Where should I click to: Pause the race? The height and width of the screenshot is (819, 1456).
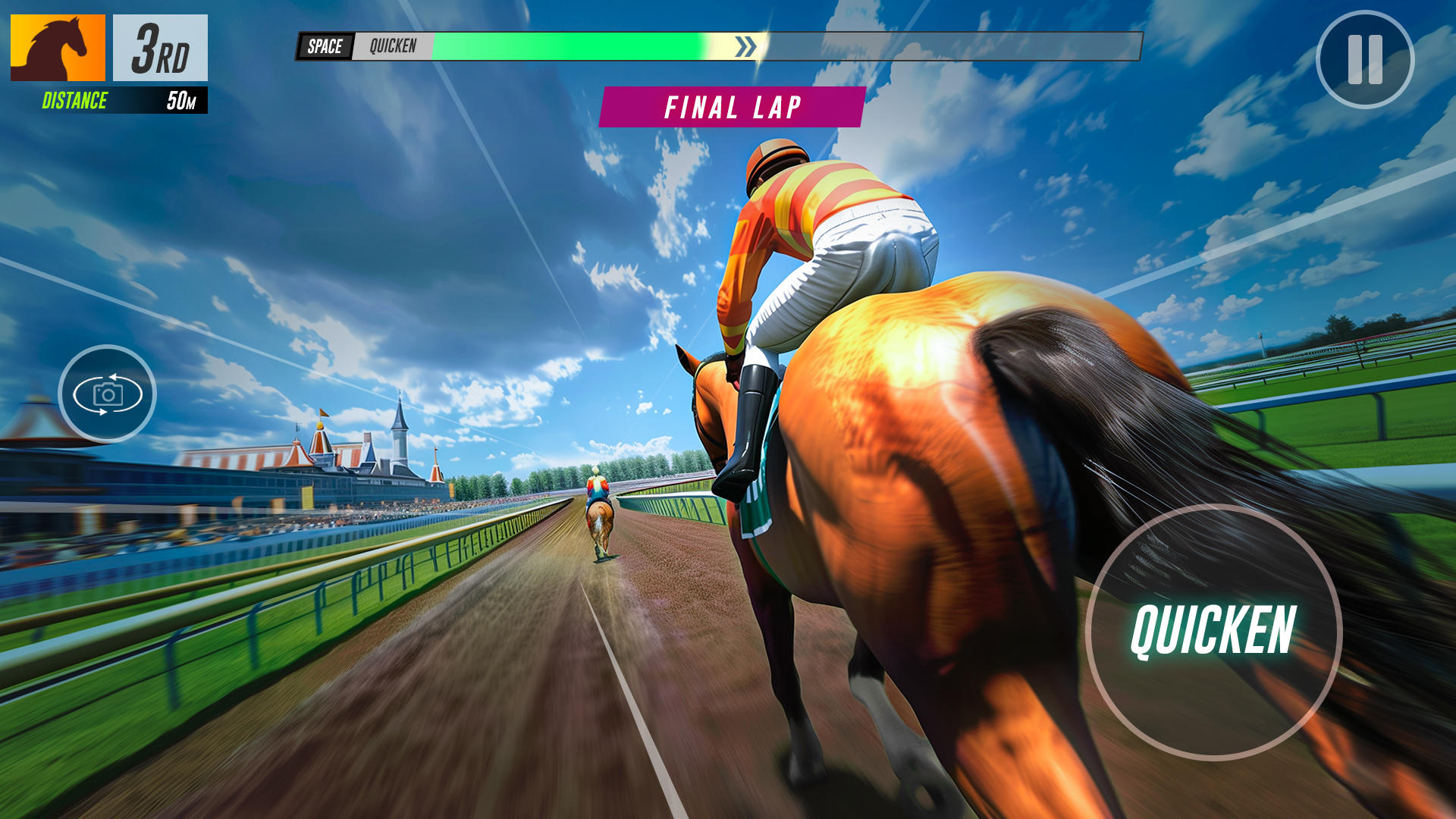tap(1365, 59)
